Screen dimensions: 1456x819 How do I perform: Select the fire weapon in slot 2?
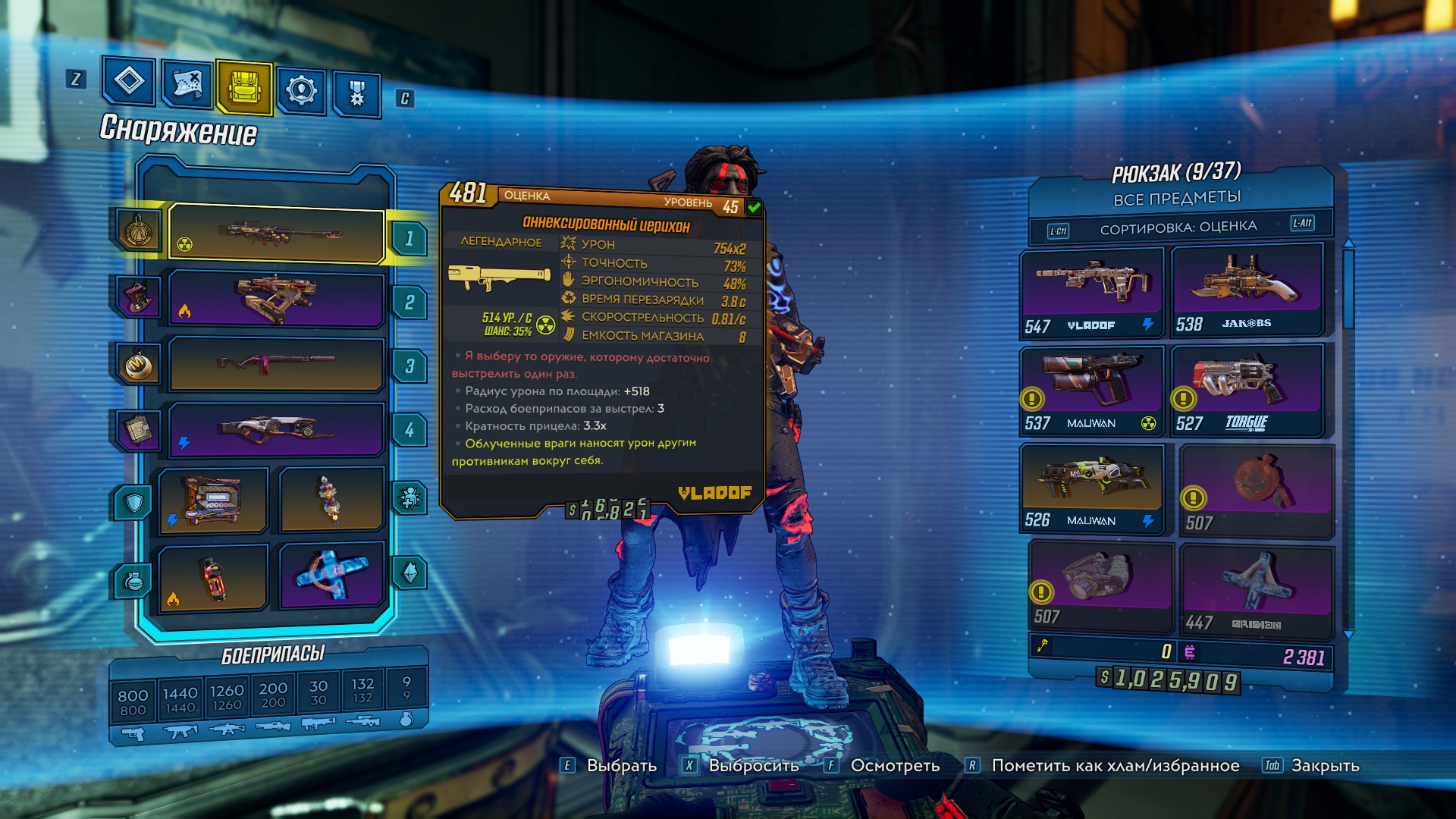point(277,299)
